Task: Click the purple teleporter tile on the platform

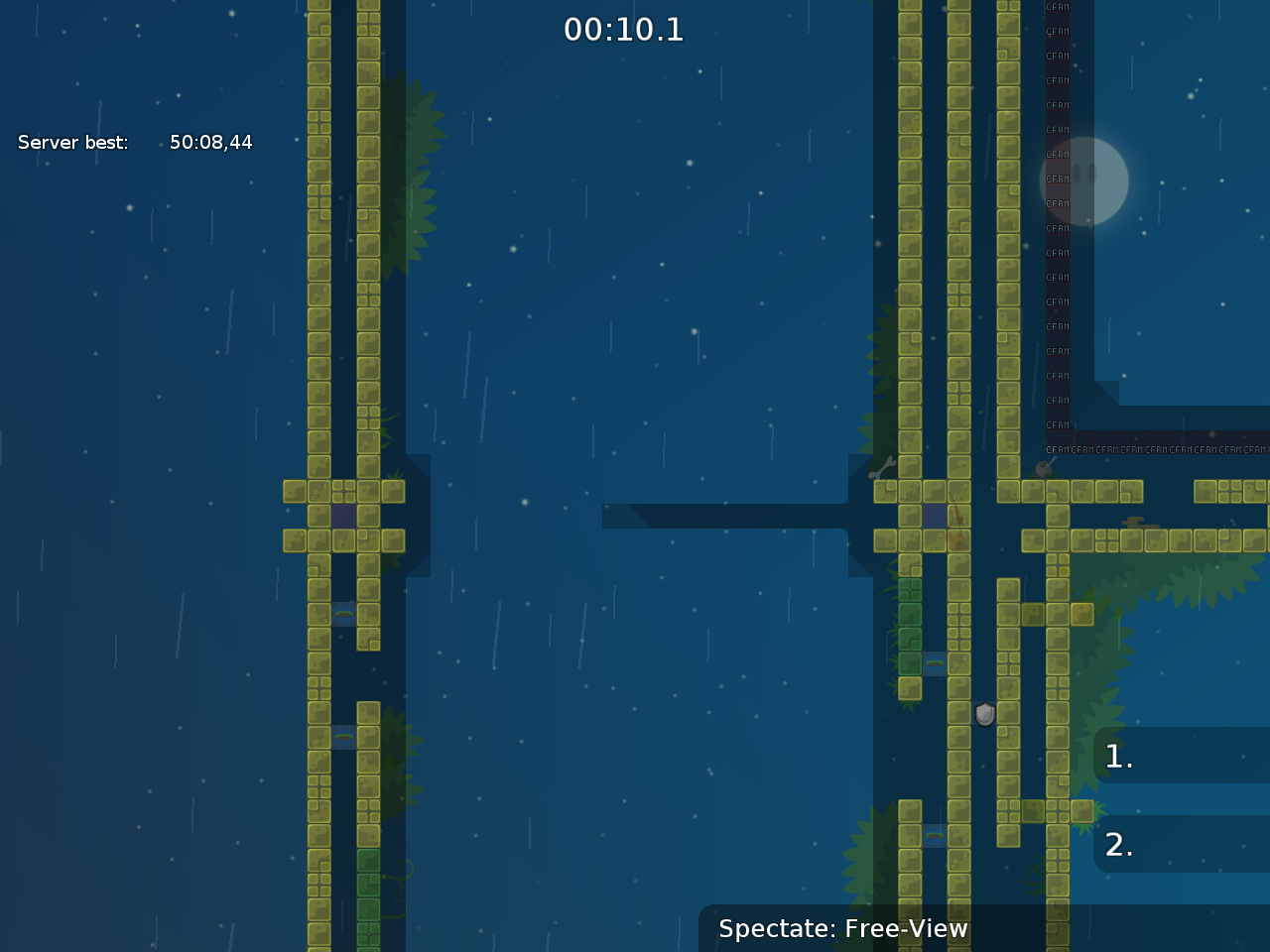Action: pos(934,516)
